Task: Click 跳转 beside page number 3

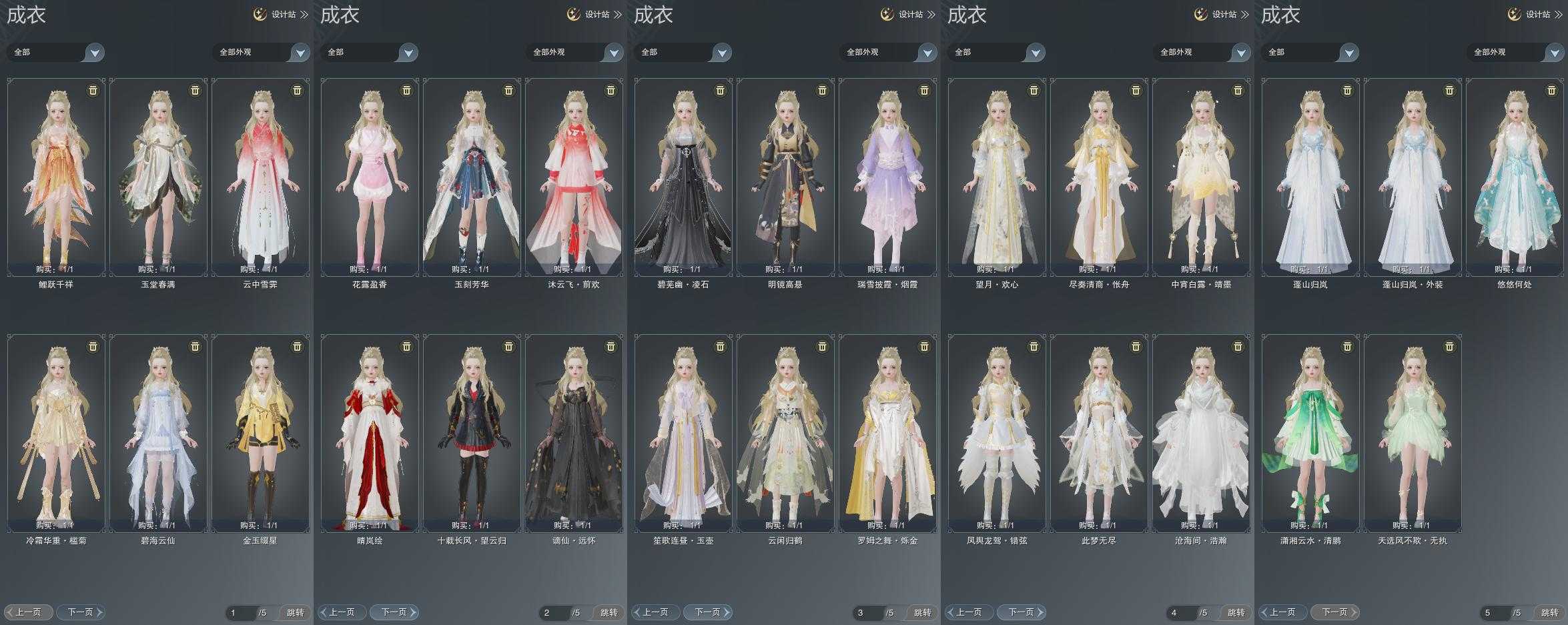Action: click(x=922, y=612)
